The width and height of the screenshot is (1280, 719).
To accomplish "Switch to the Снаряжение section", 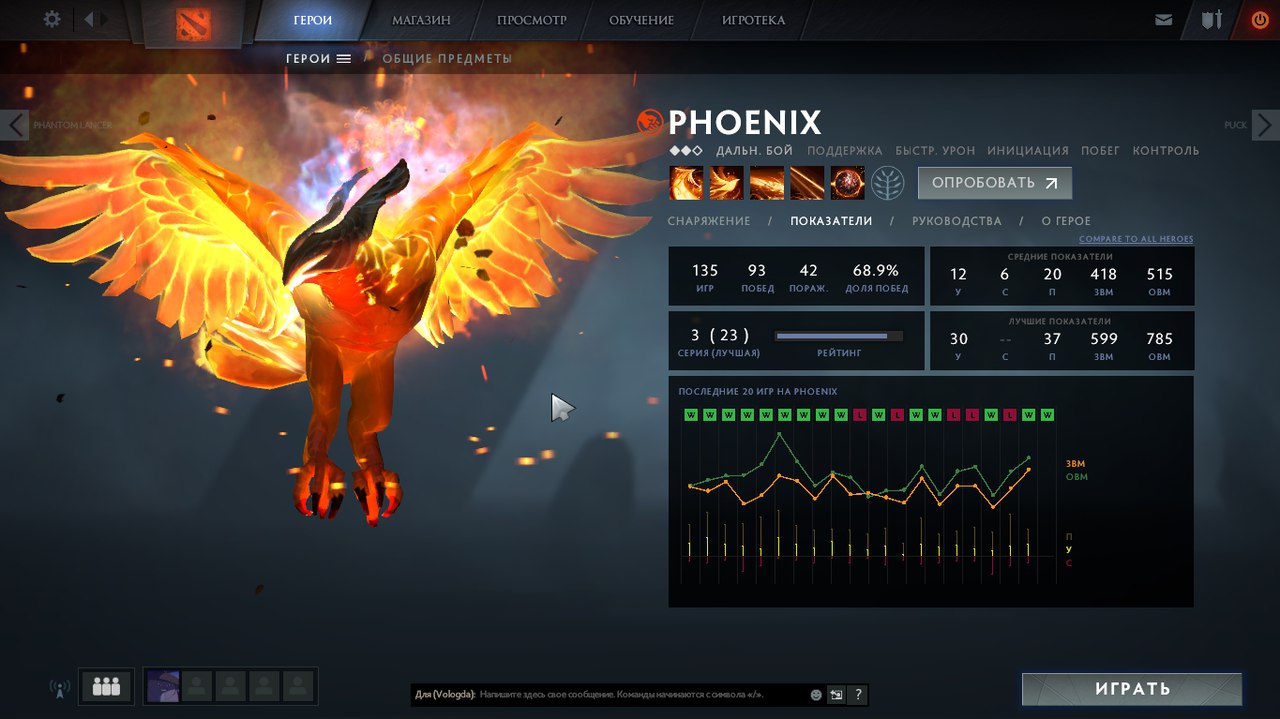I will point(709,221).
